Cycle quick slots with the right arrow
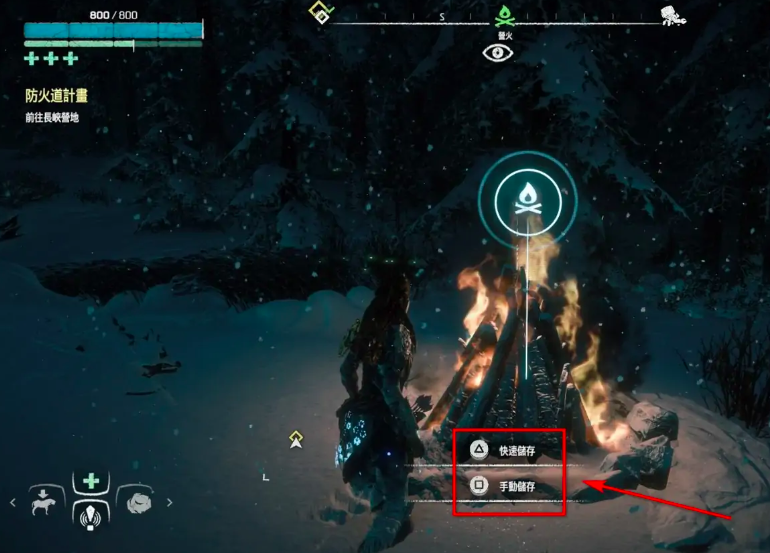The height and width of the screenshot is (553, 770). (x=169, y=503)
